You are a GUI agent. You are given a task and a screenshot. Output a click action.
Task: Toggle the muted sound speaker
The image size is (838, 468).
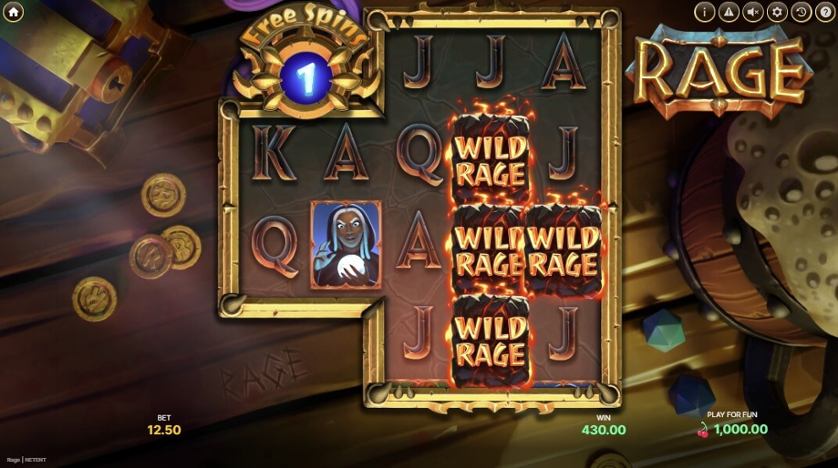(754, 12)
